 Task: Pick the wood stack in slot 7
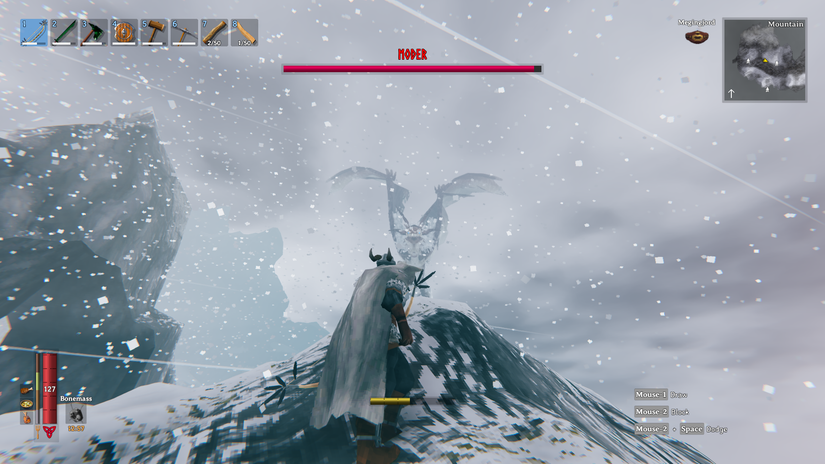click(x=214, y=32)
